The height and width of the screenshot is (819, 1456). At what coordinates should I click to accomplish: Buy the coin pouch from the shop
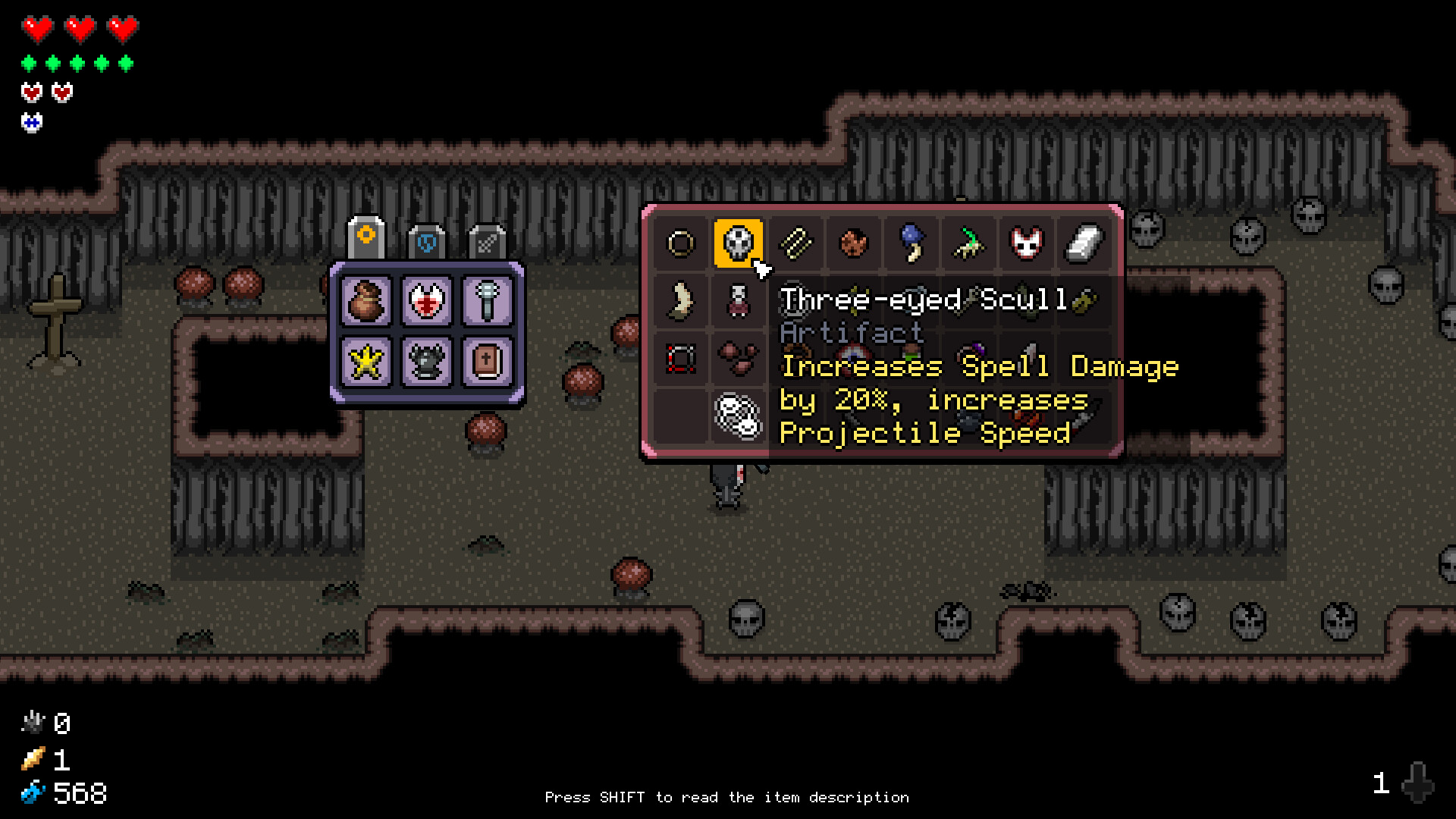pos(366,301)
